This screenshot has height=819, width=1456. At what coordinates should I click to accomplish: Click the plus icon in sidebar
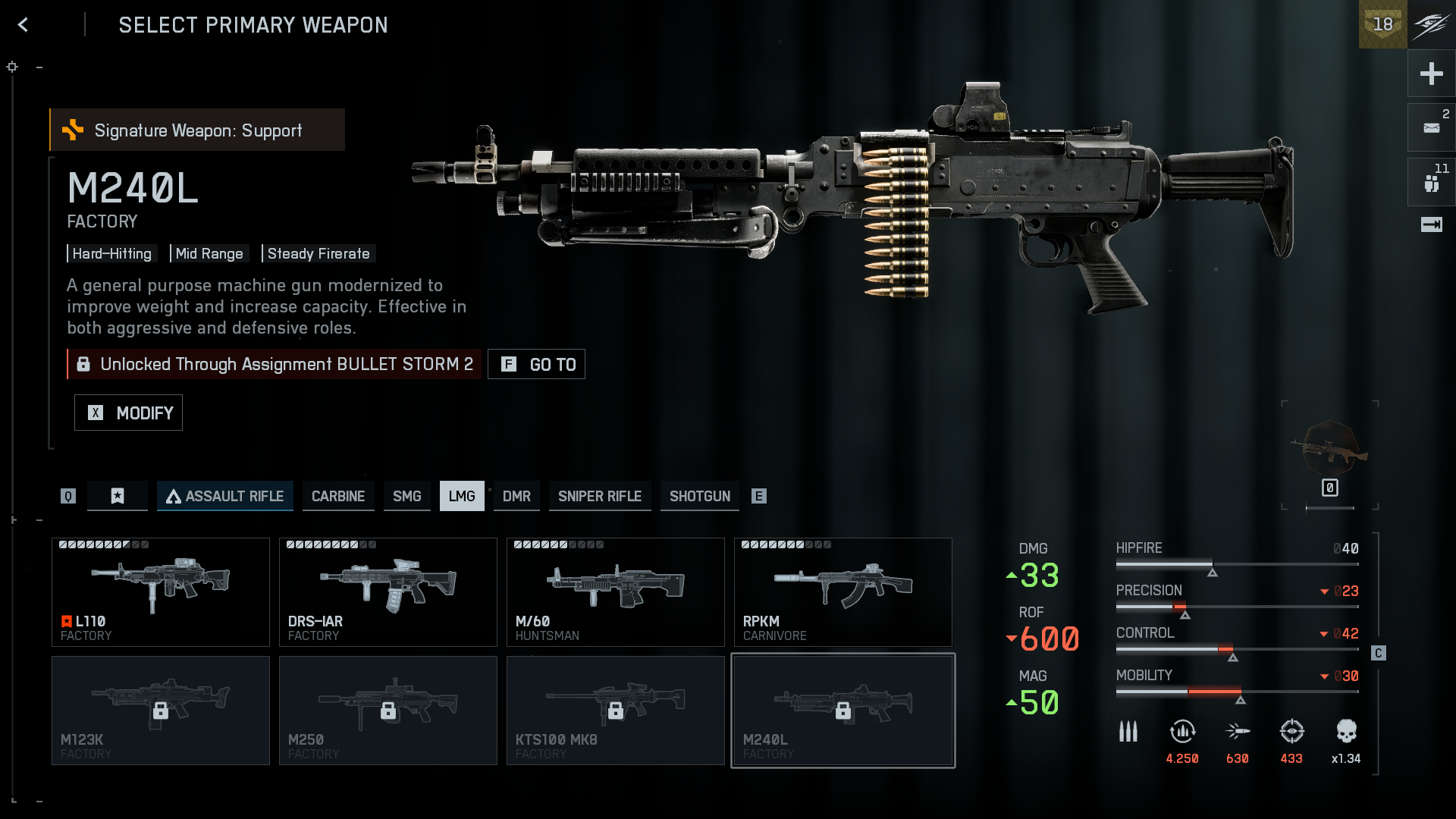tap(1431, 74)
